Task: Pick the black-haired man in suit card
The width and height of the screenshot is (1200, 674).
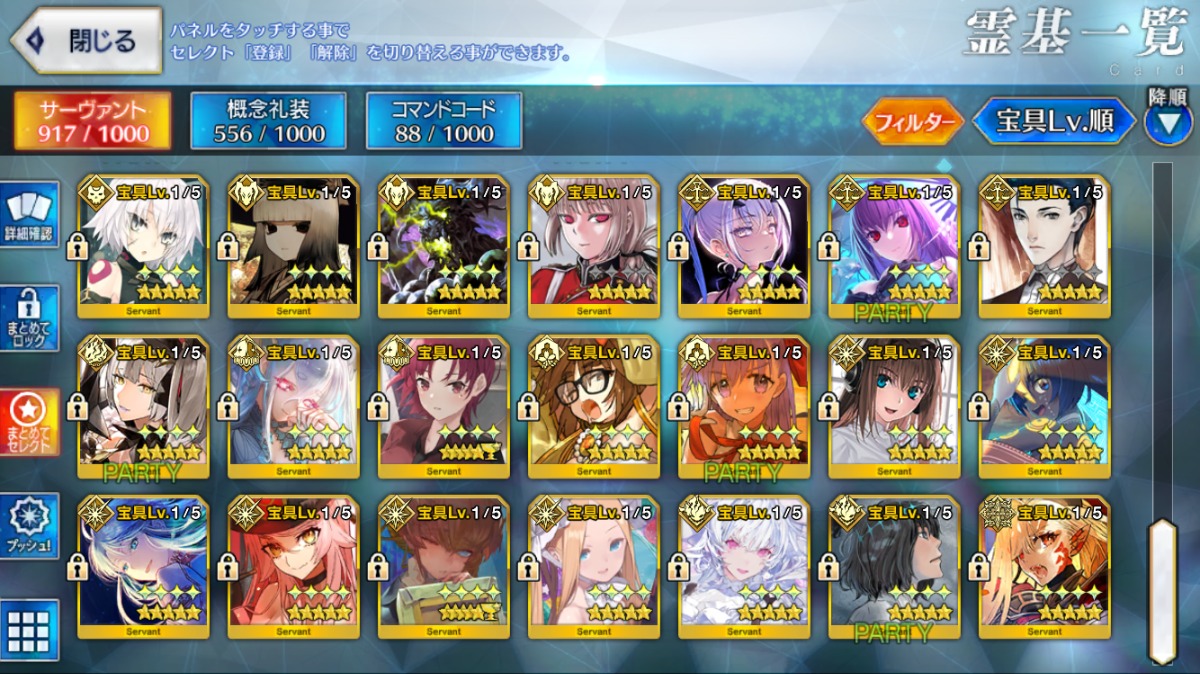Action: 1044,245
